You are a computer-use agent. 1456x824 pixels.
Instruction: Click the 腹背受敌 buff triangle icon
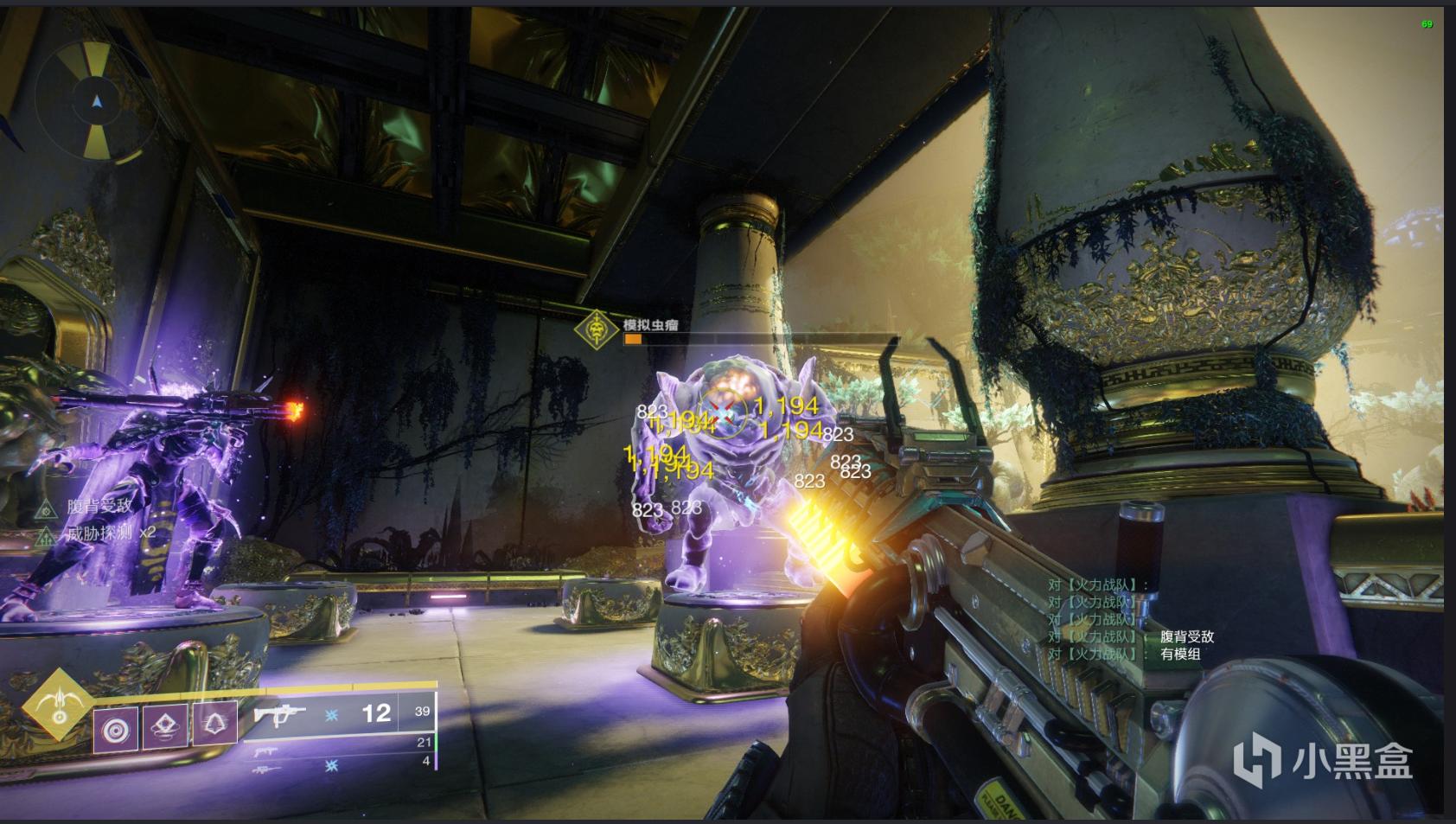pos(45,508)
